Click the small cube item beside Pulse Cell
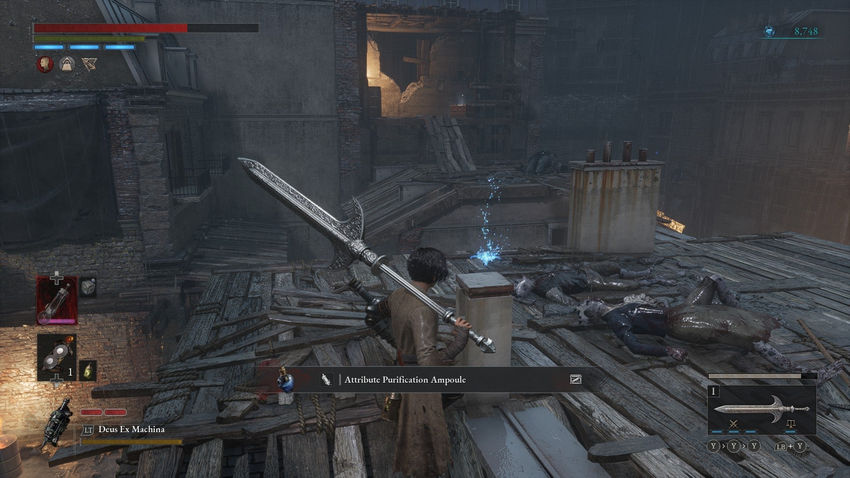 (88, 287)
